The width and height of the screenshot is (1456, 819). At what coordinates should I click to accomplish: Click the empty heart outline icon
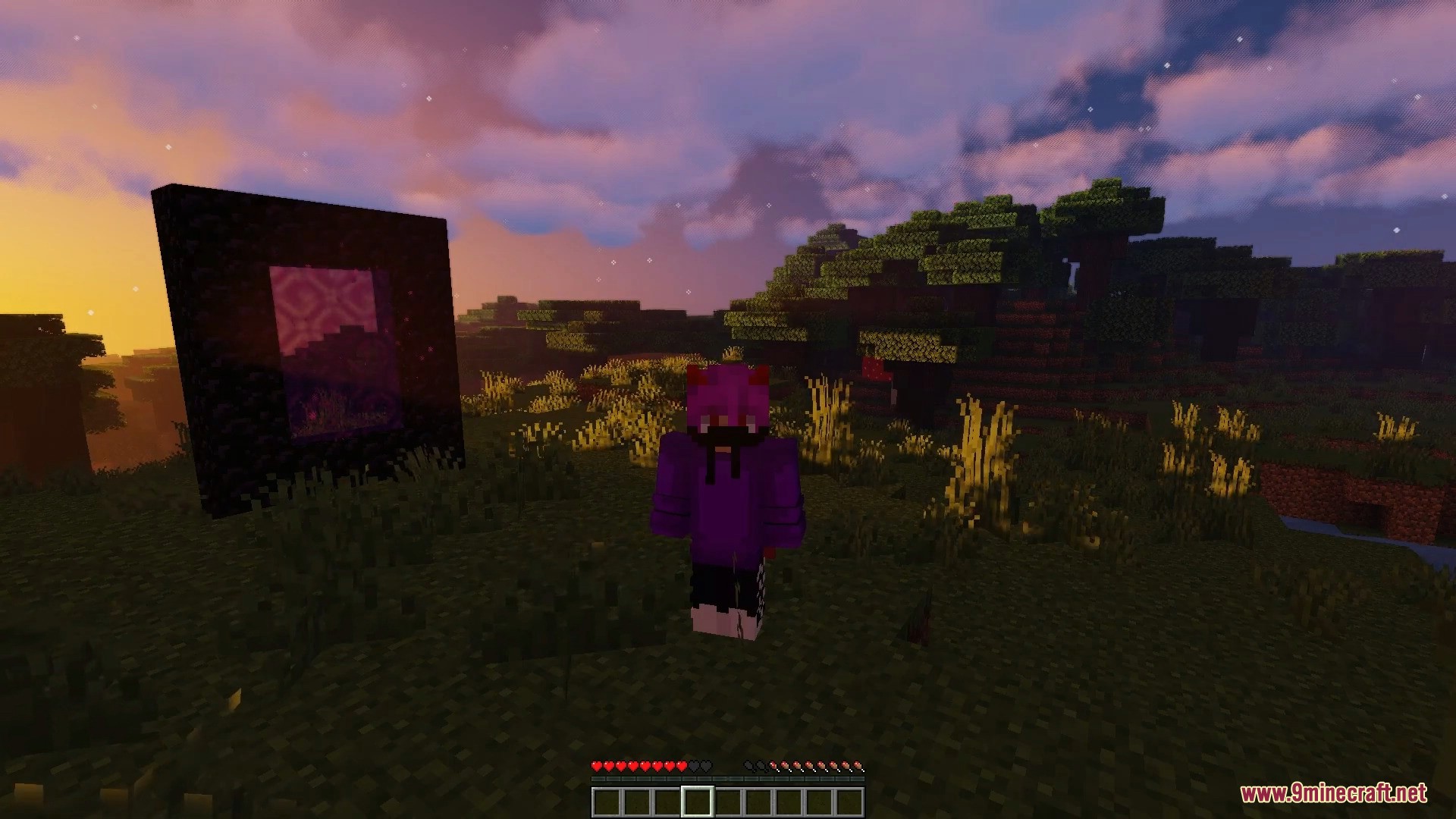pyautogui.click(x=704, y=765)
